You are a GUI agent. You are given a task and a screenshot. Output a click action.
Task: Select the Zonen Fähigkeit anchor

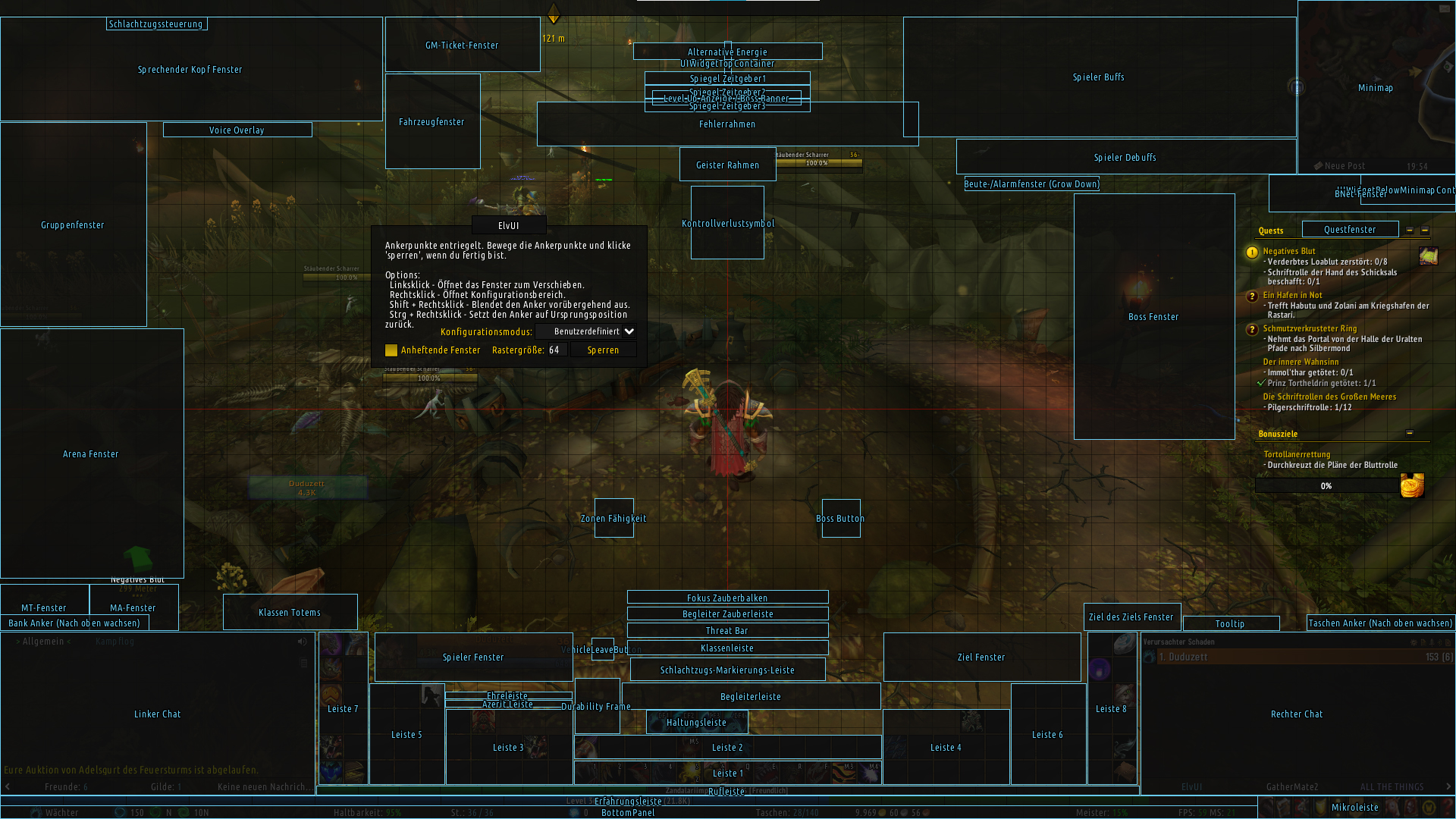613,518
